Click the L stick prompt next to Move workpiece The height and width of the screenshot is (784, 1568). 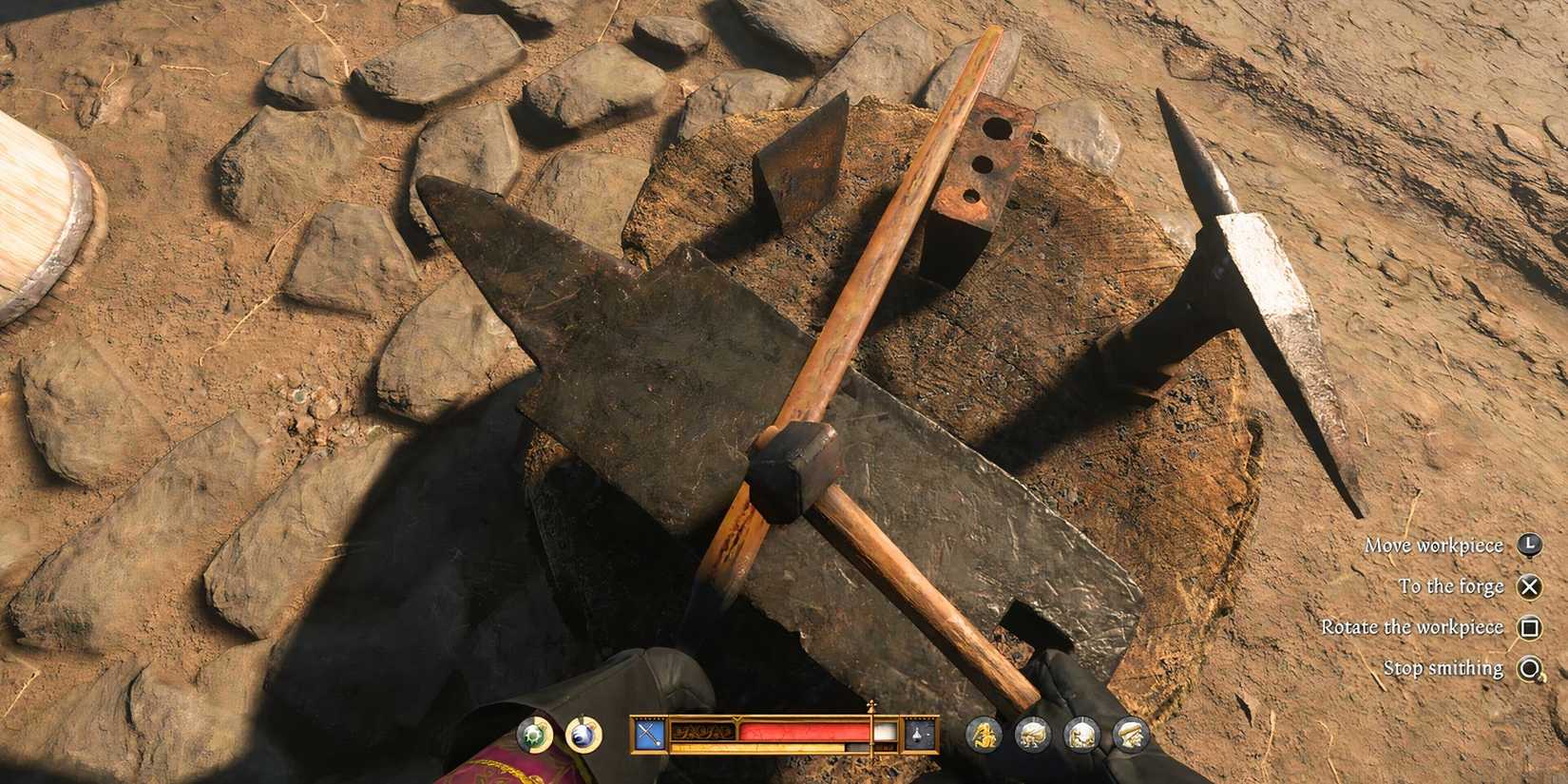point(1530,545)
